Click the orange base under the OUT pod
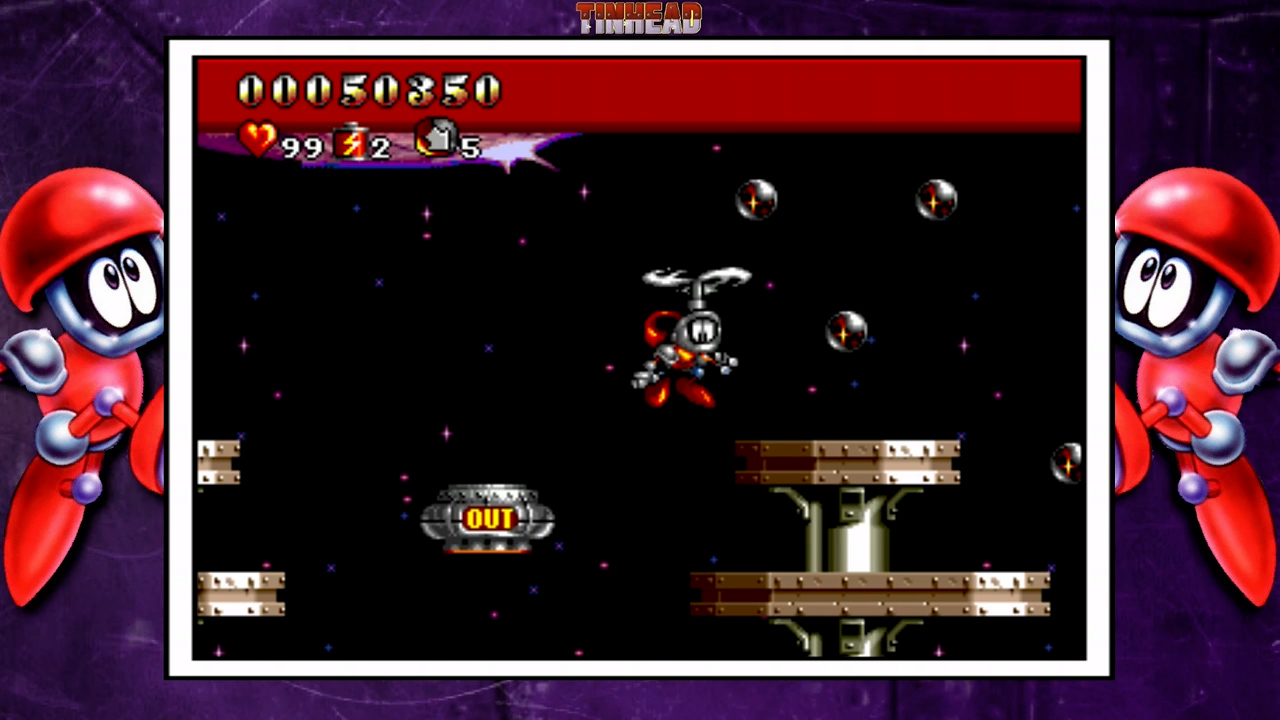Viewport: 1280px width, 720px height. [x=489, y=548]
